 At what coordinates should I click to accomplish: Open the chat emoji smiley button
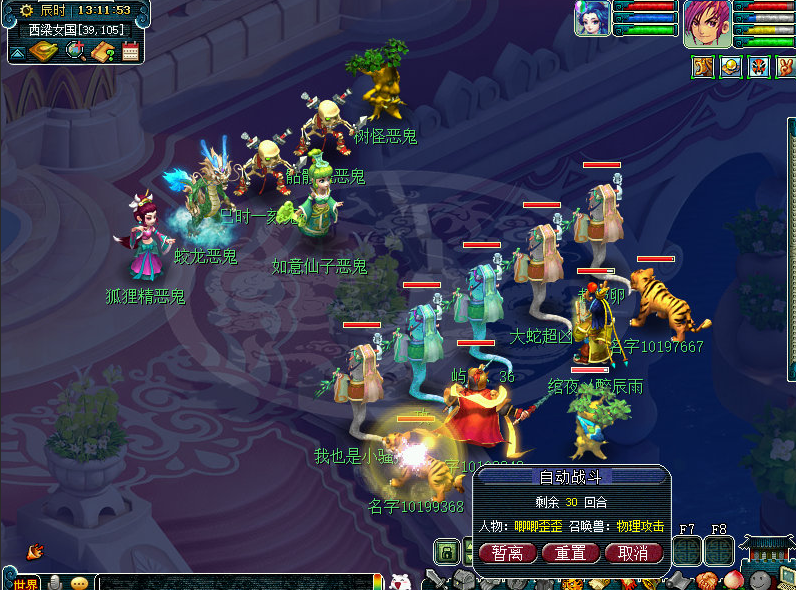[79, 583]
